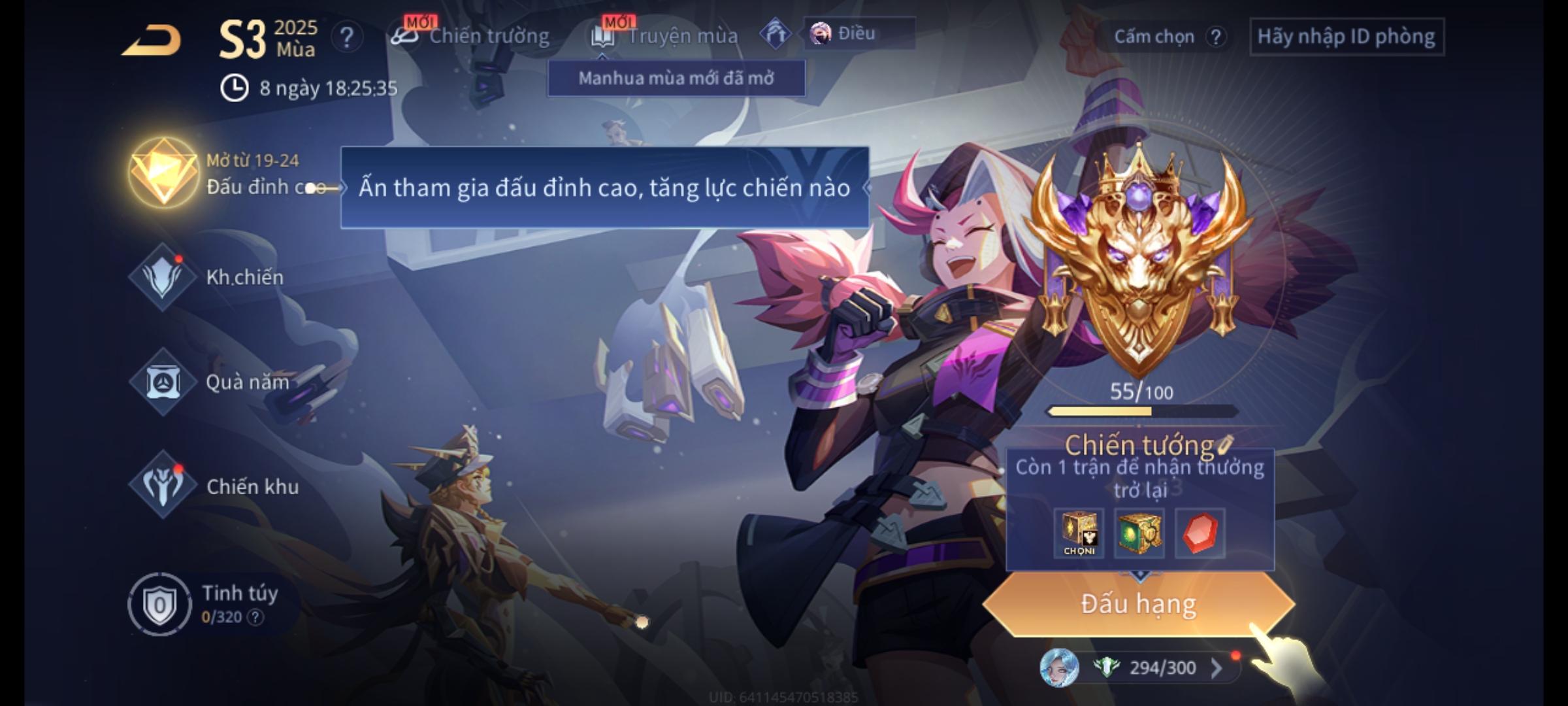Viewport: 1568px width, 706px height.
Task: Inspect the green gem reward chest
Action: pos(1139,533)
